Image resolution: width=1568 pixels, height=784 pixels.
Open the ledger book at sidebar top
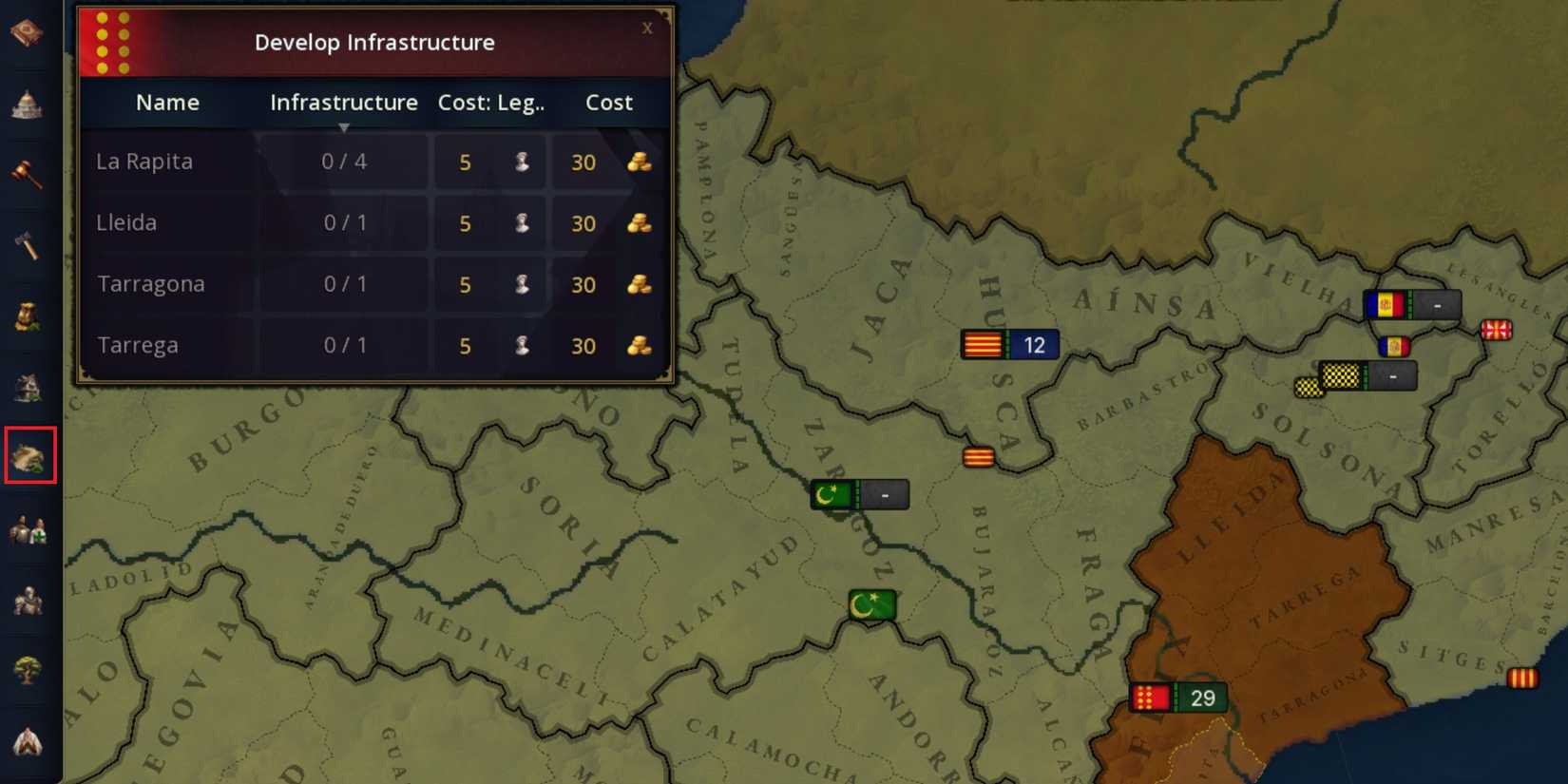tap(29, 30)
